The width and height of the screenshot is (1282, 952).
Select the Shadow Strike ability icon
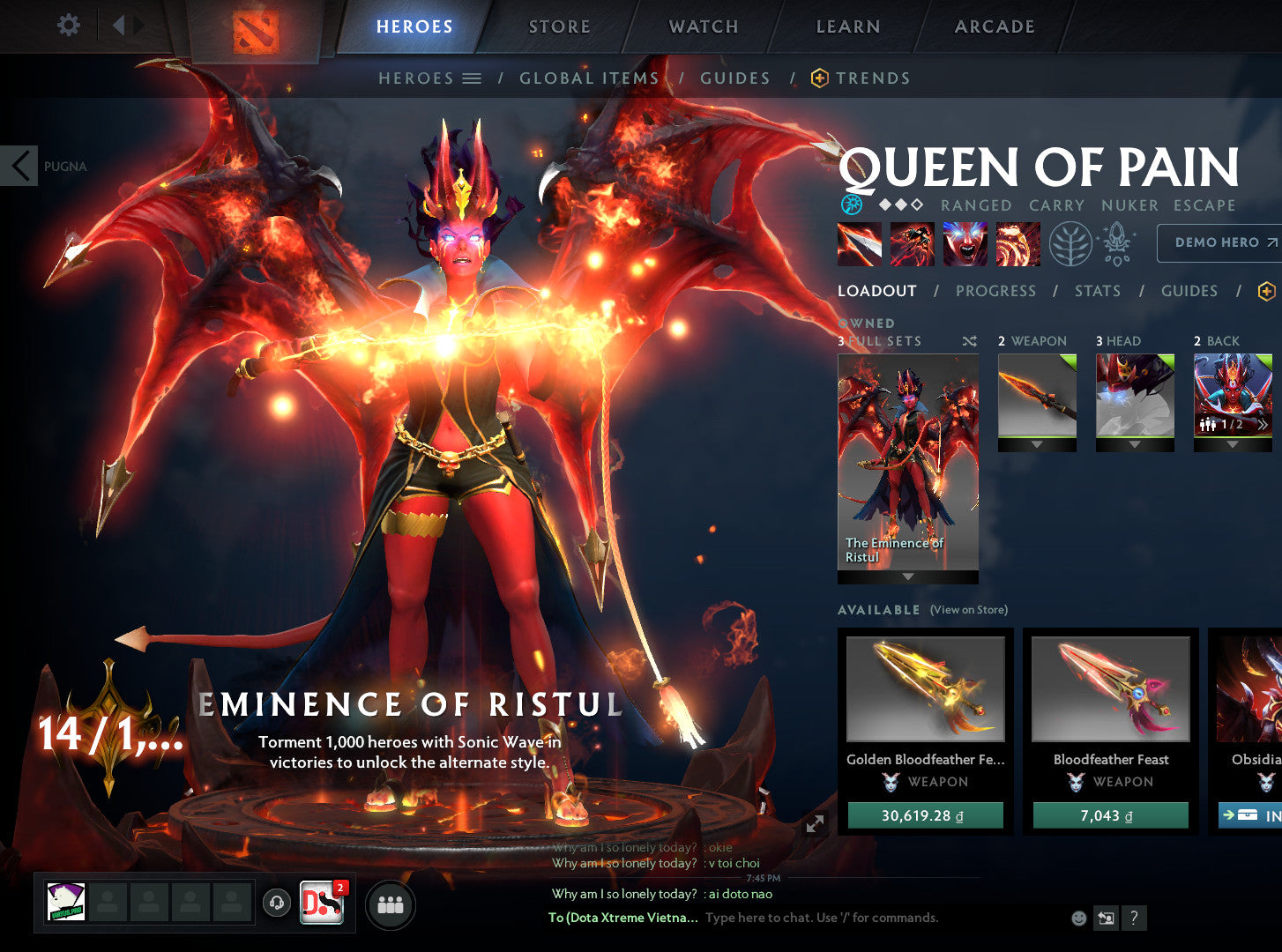[x=860, y=244]
